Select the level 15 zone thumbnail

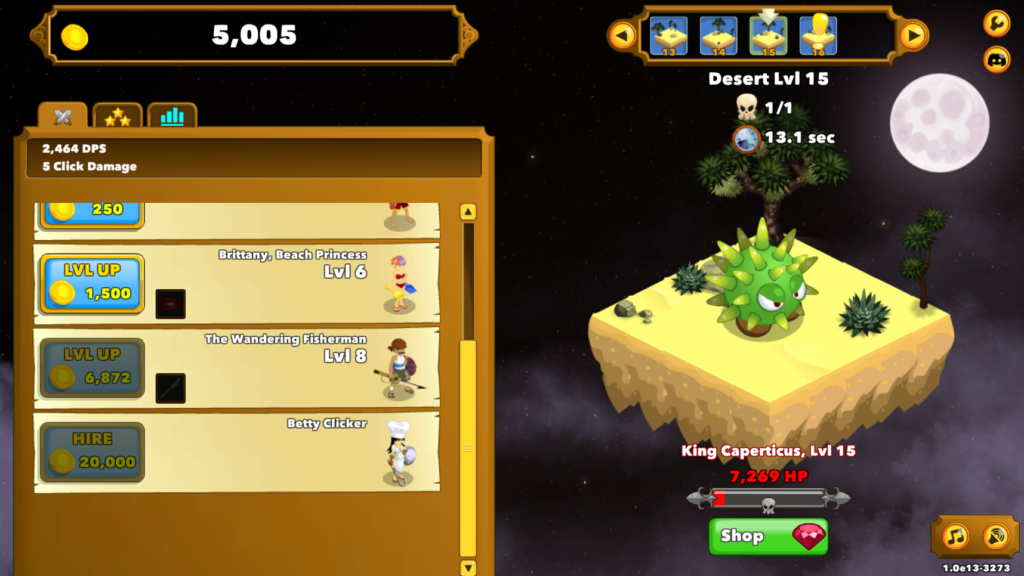pyautogui.click(x=768, y=36)
